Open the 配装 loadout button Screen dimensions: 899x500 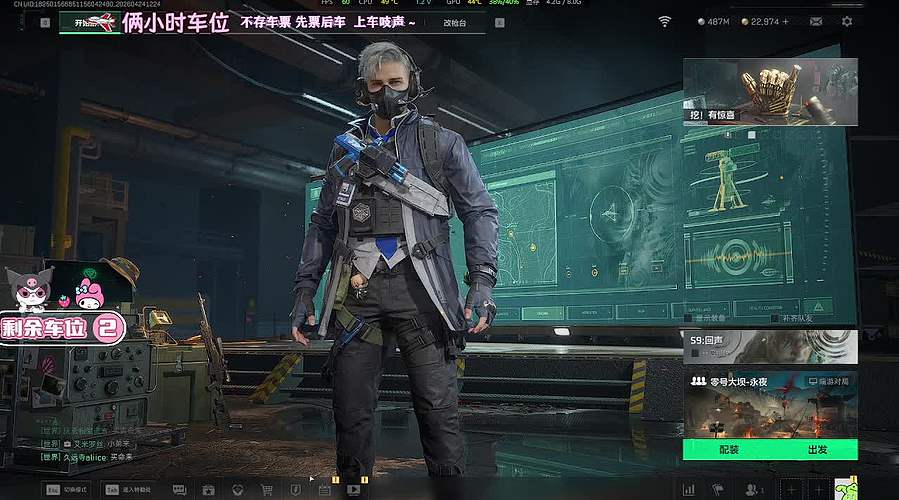727,450
